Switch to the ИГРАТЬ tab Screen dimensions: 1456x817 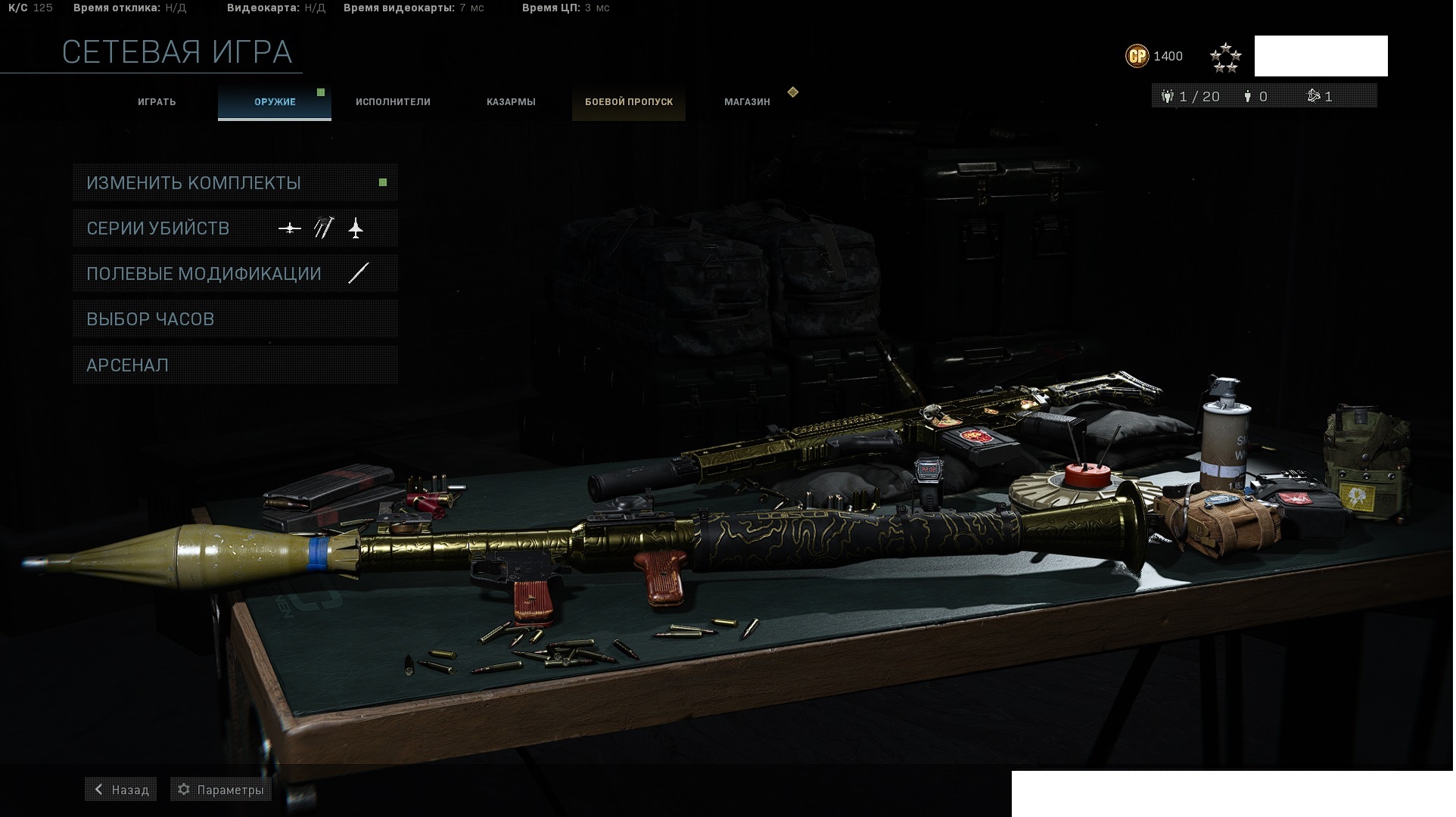157,102
